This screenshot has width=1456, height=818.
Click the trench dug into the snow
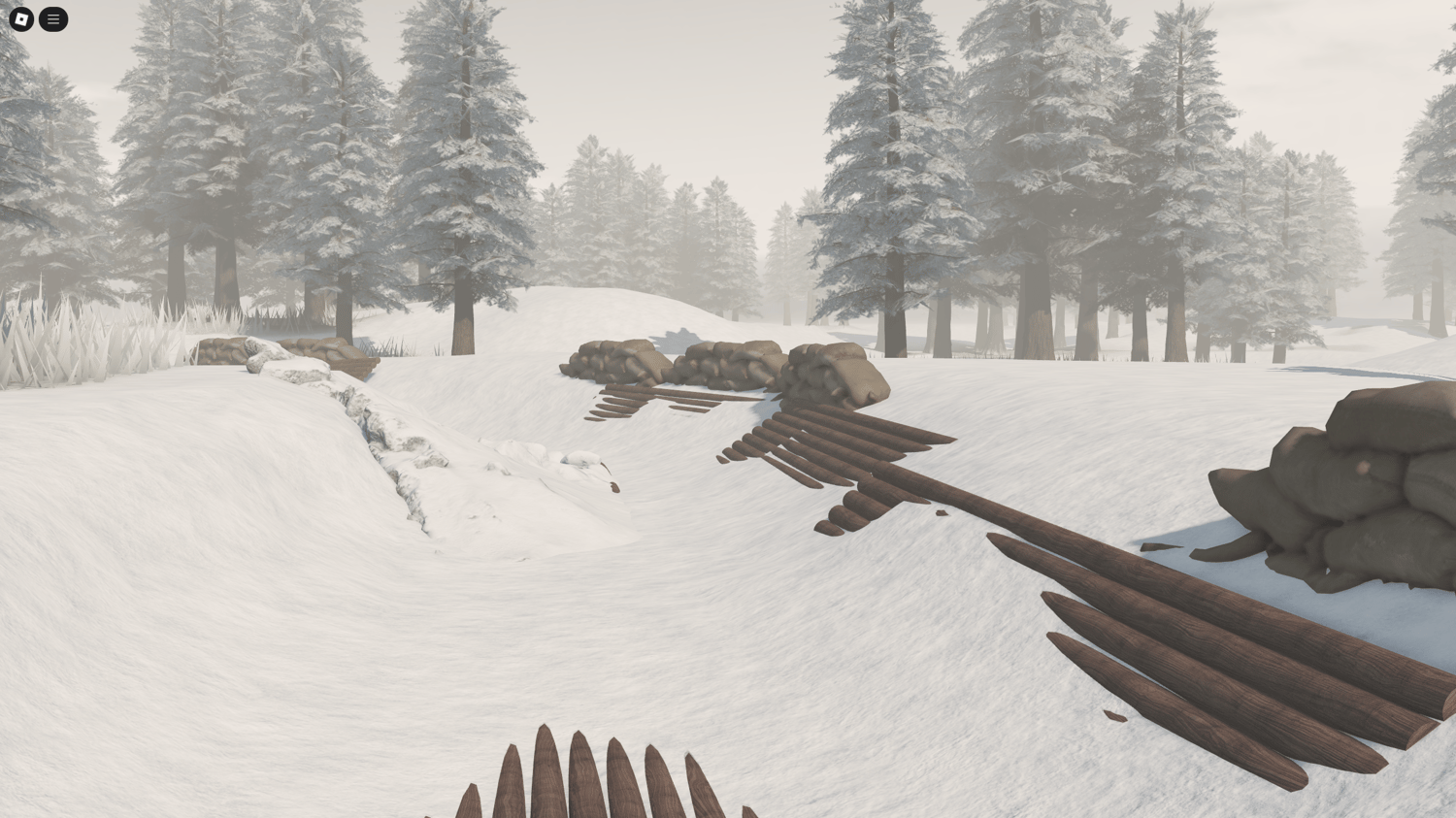coord(388,437)
